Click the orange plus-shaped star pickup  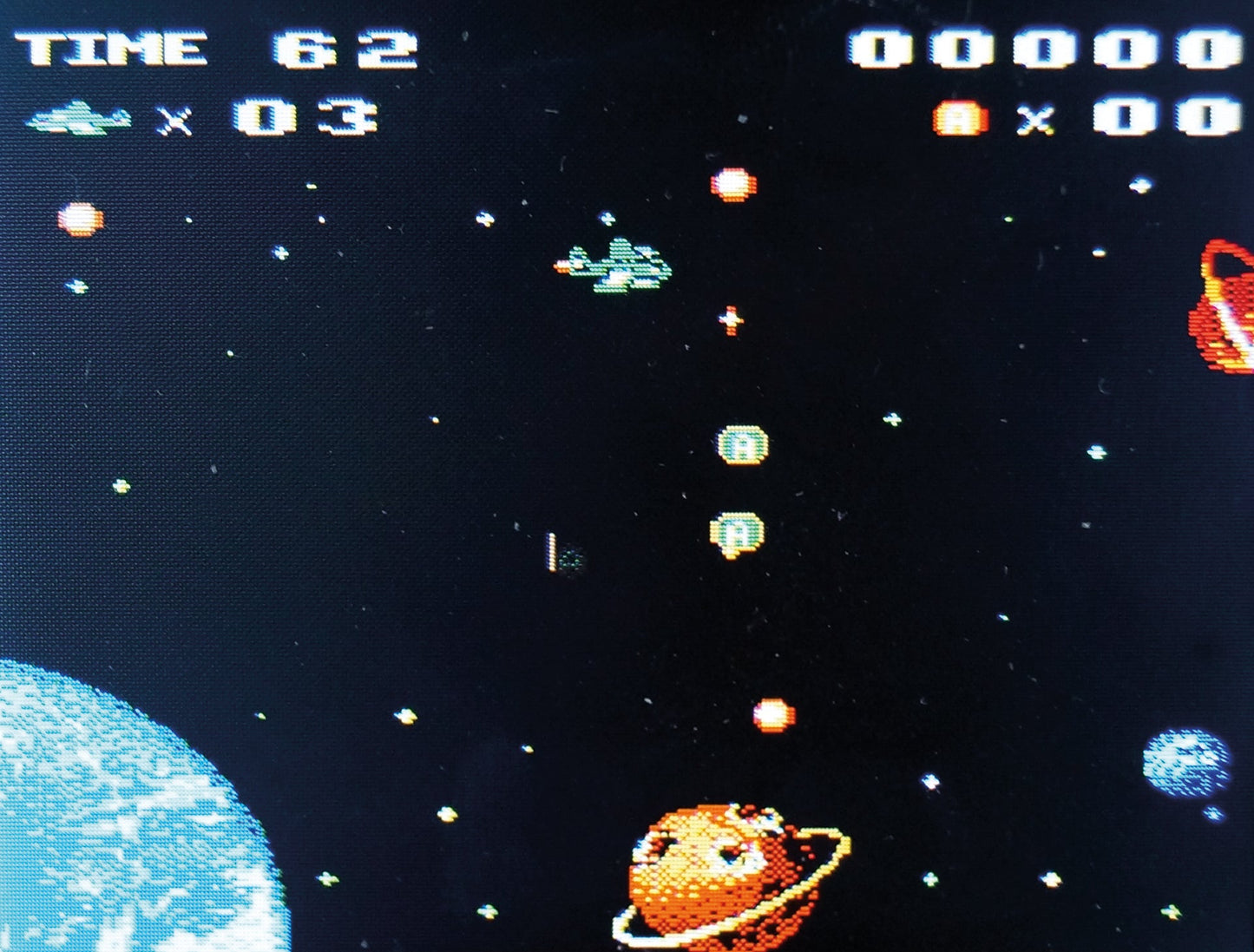(x=729, y=322)
